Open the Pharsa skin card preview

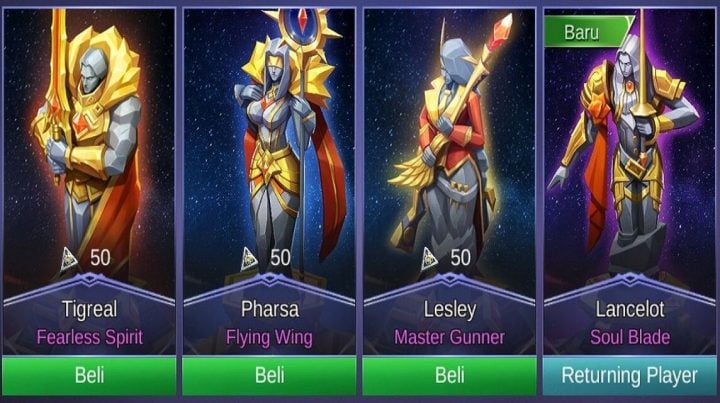[x=268, y=150]
